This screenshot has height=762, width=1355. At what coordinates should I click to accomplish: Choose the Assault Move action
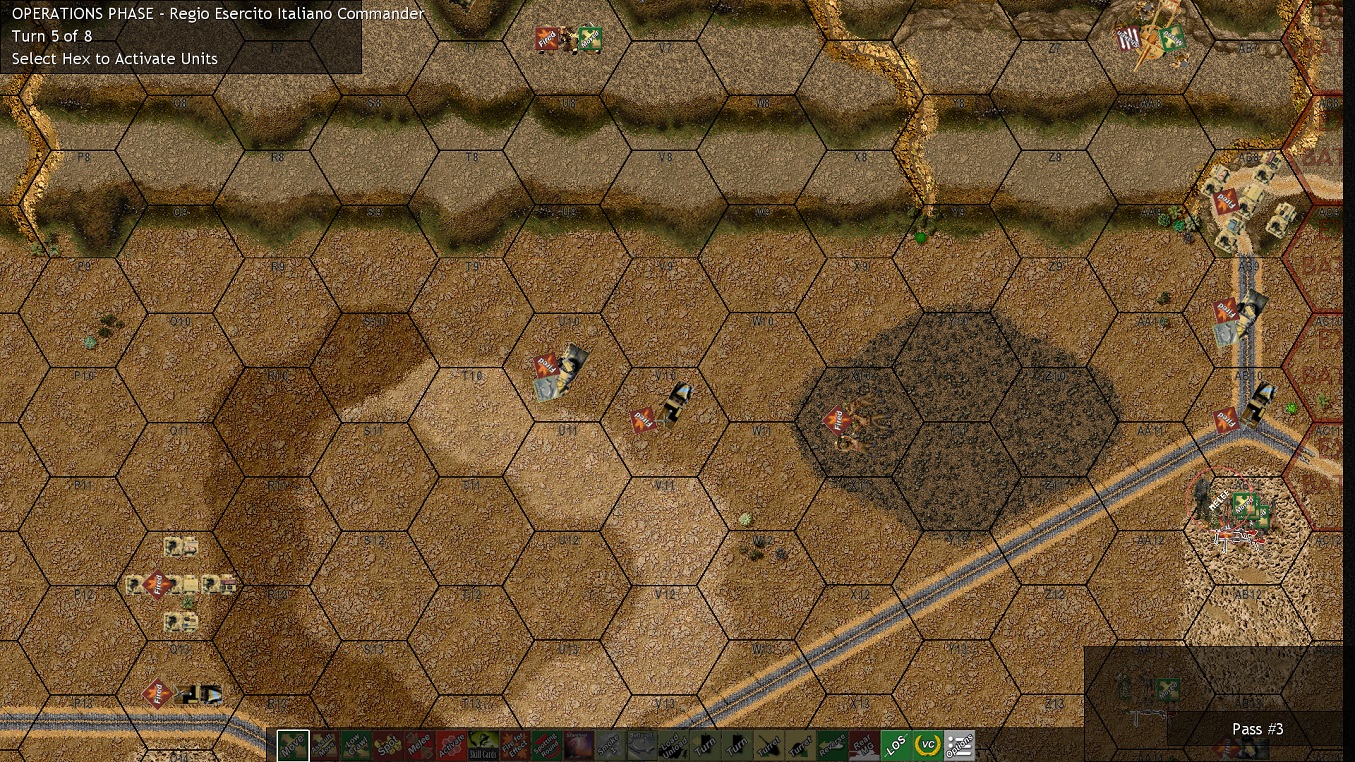324,745
